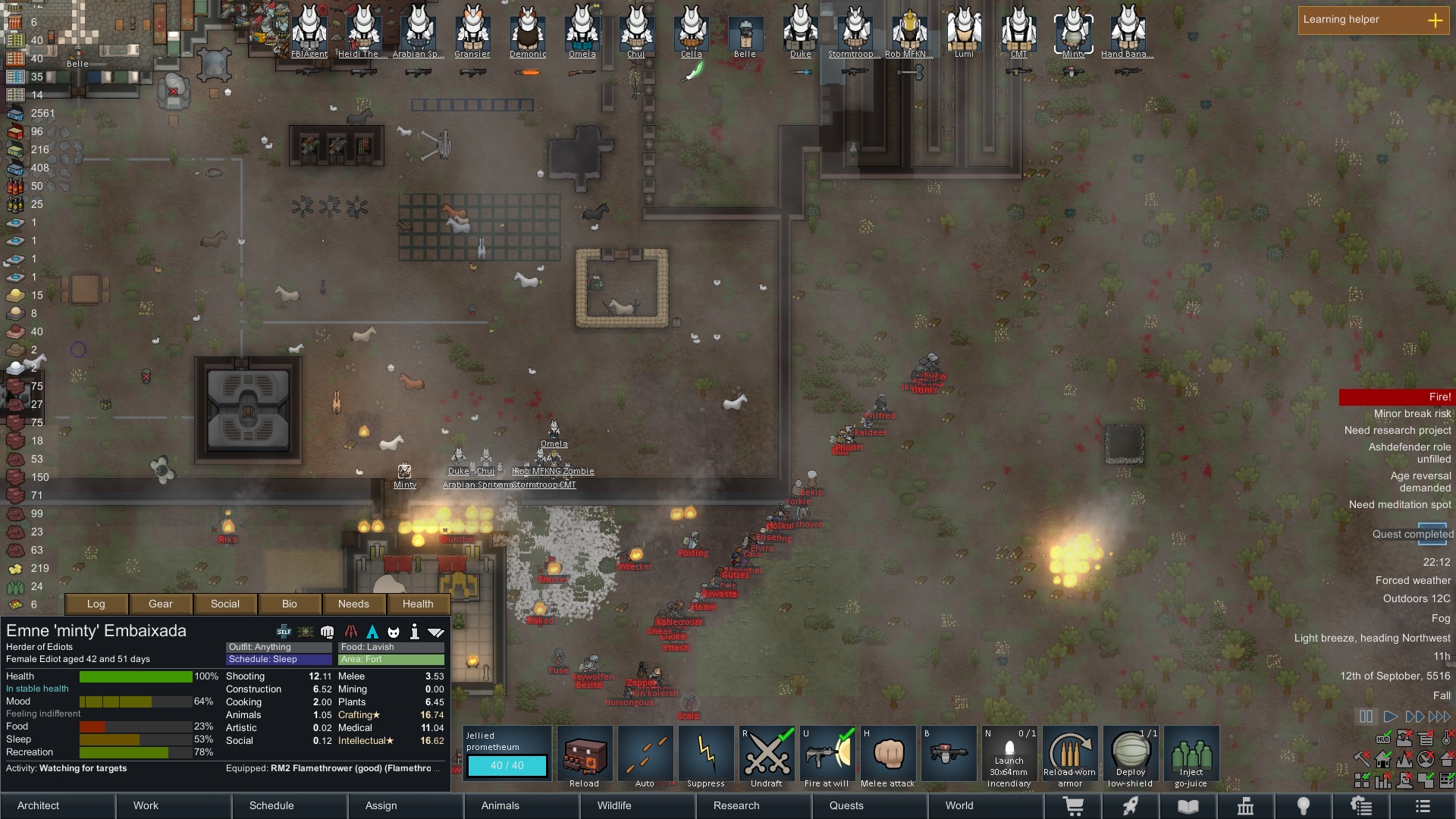The width and height of the screenshot is (1456, 819).
Task: Order Launch 30x64mm incendiary
Action: click(1009, 753)
